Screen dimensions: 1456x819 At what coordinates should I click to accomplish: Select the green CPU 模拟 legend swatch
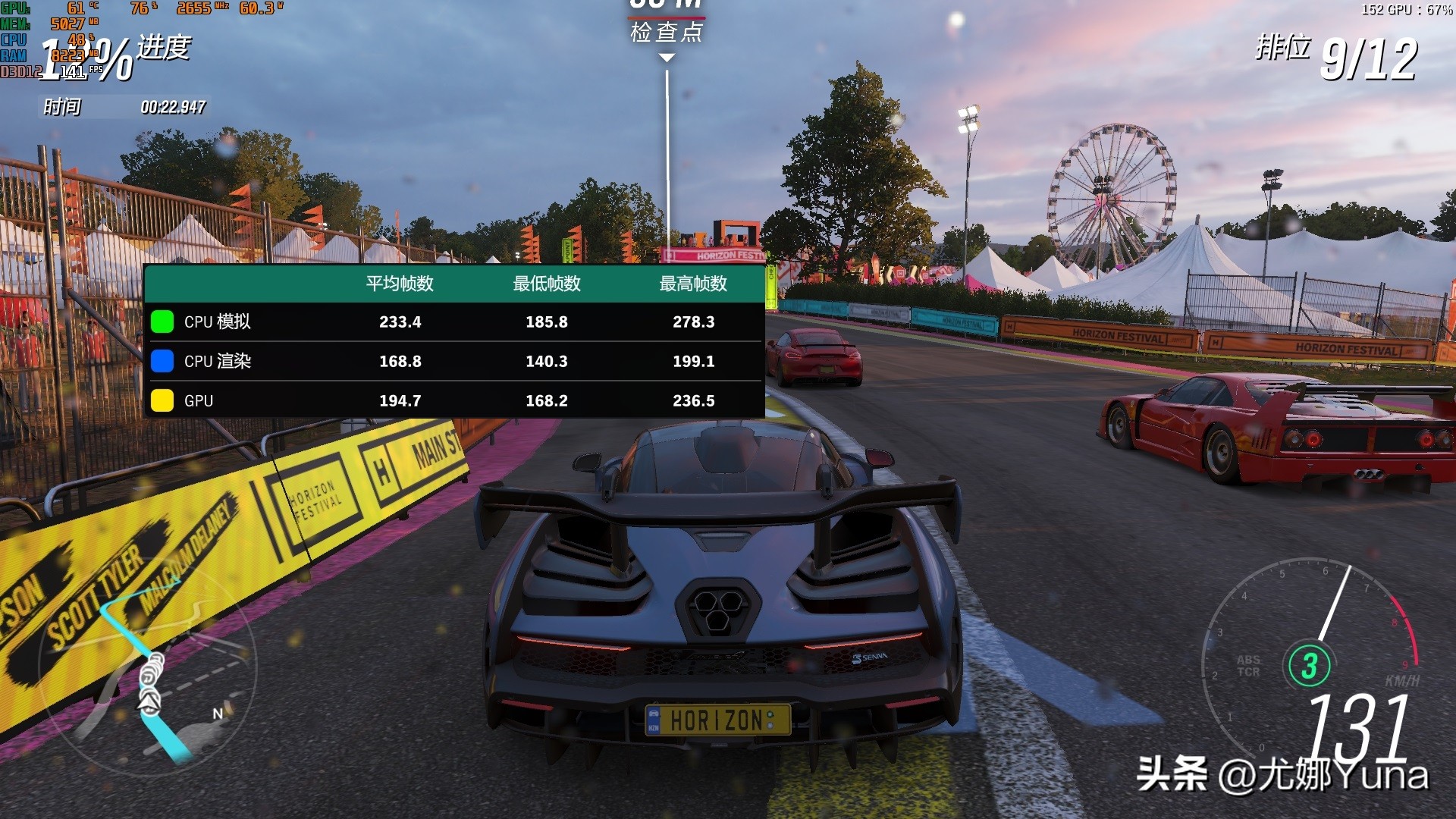click(x=162, y=322)
